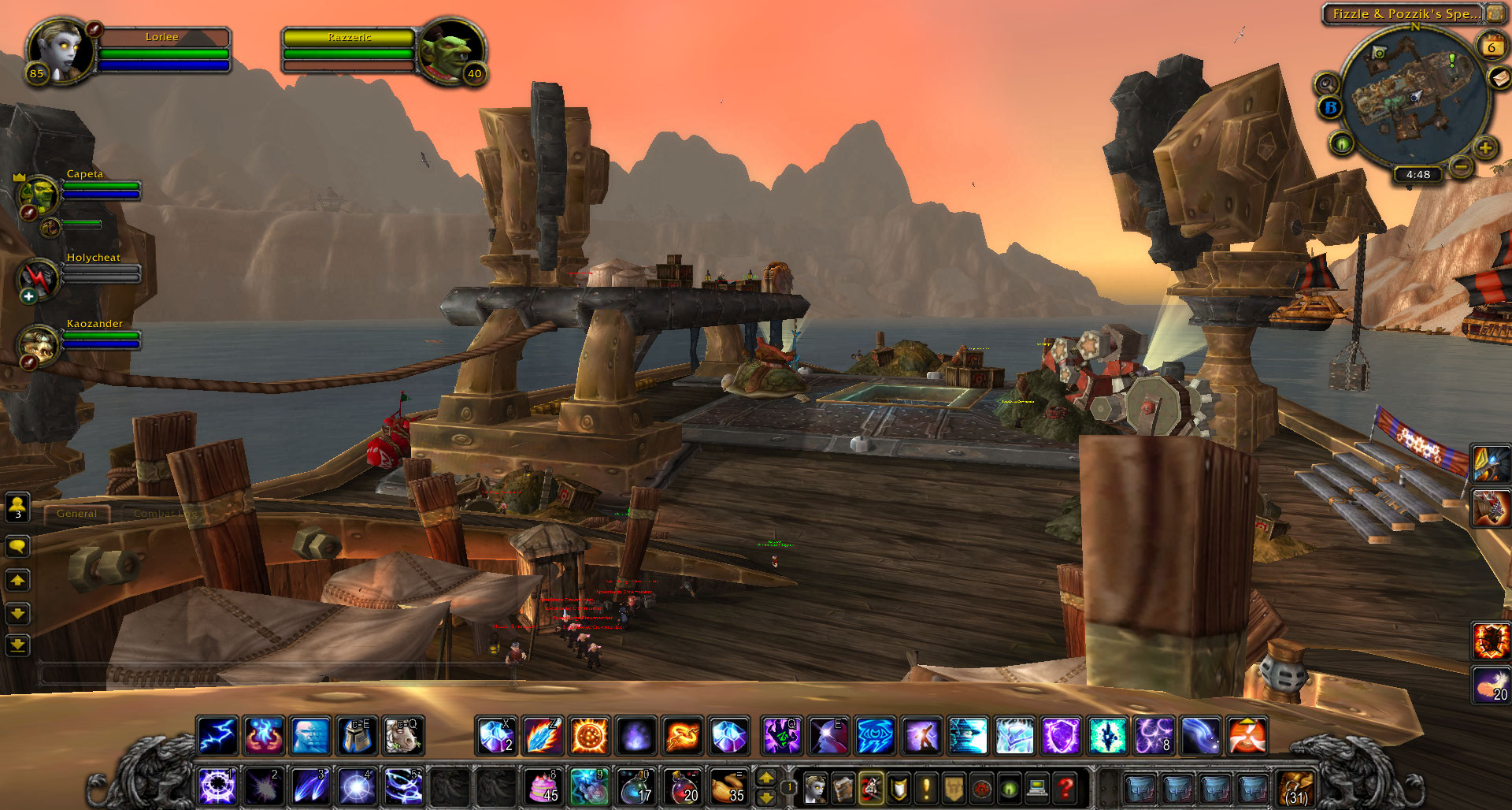Page the action bar up with yellow arrow
The image size is (1512, 810).
click(x=766, y=778)
